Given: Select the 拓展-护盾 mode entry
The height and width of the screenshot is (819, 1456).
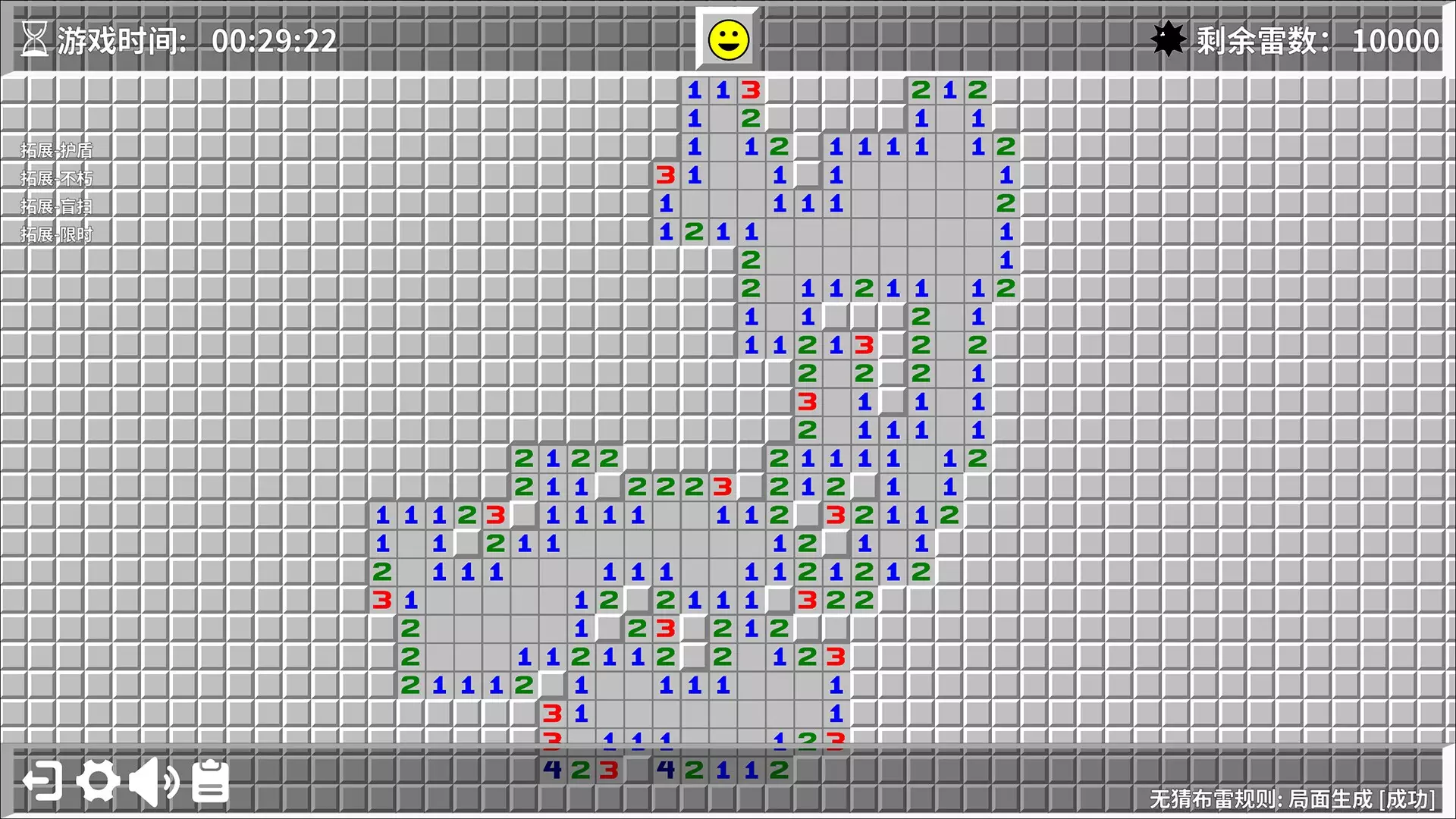Looking at the screenshot, I should [x=57, y=148].
